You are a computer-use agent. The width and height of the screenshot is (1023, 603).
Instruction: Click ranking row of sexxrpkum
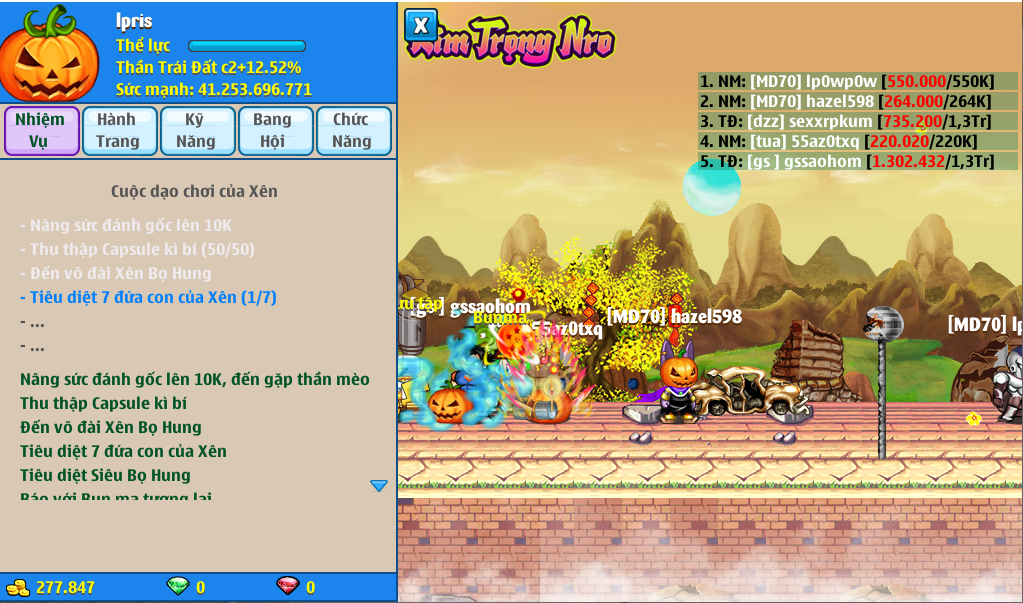click(858, 121)
